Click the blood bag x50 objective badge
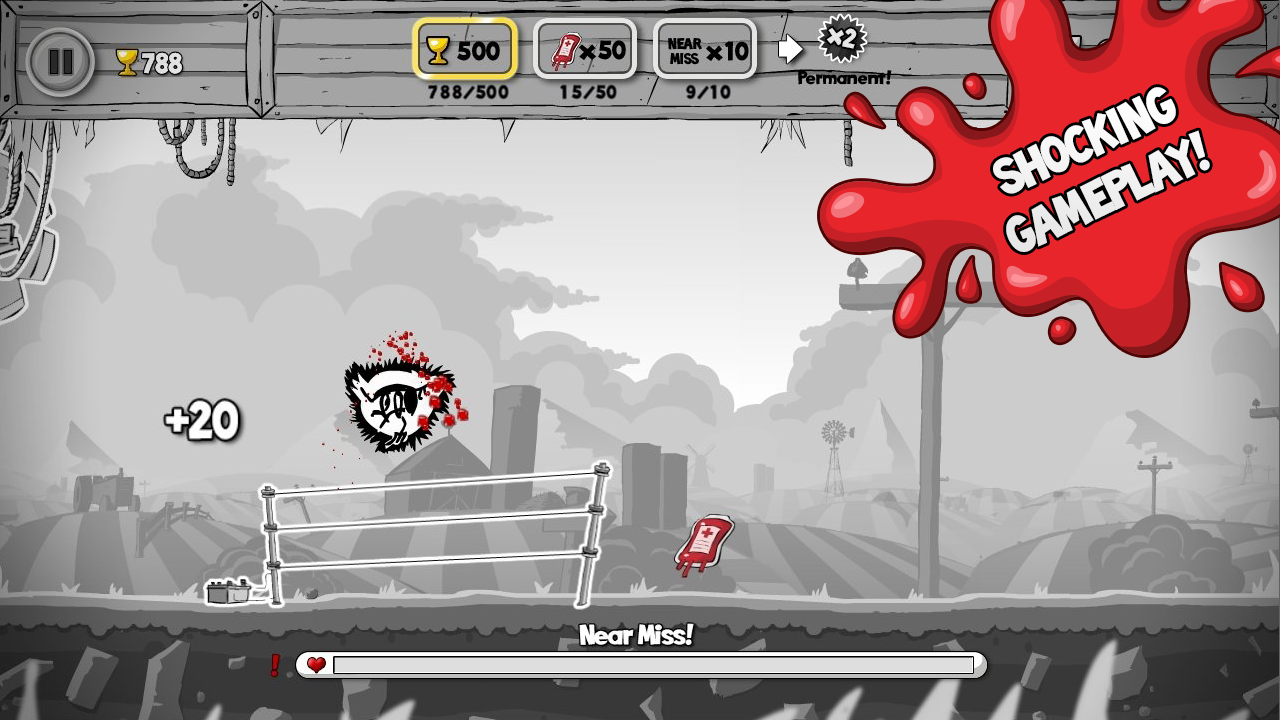 (583, 48)
